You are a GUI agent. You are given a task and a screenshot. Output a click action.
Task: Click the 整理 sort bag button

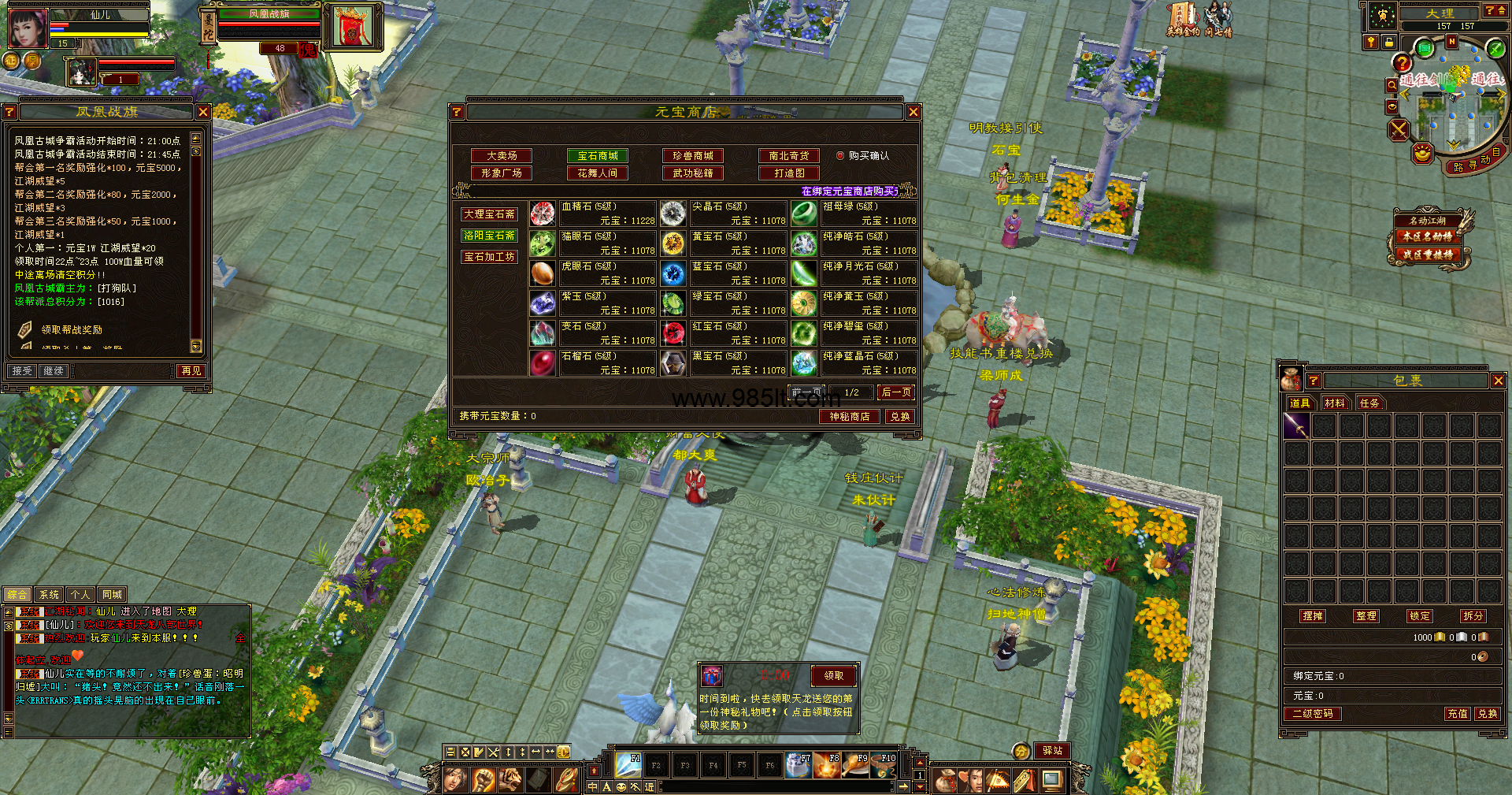coord(1366,616)
